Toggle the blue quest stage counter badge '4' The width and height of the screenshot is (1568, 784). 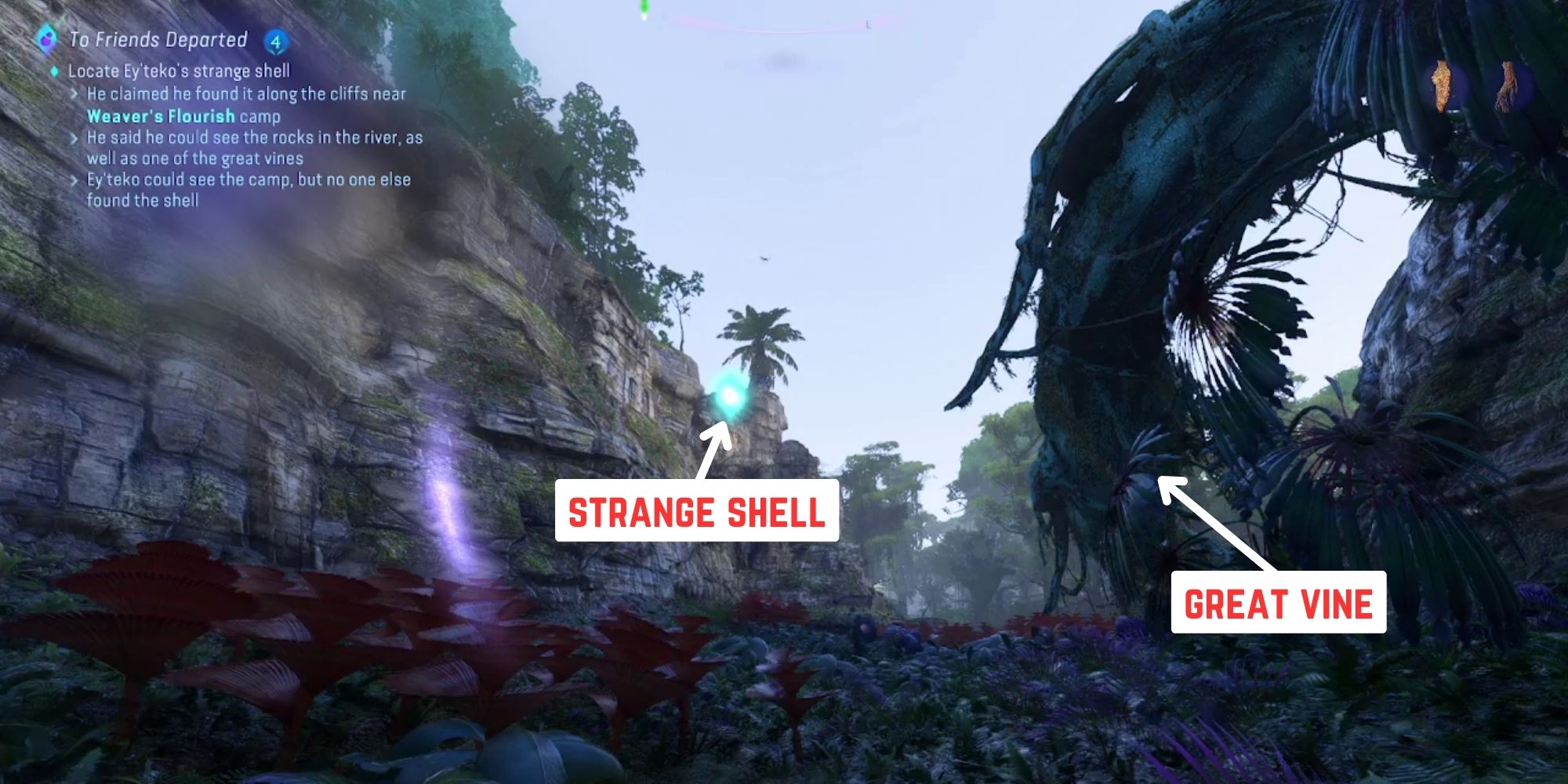point(276,39)
